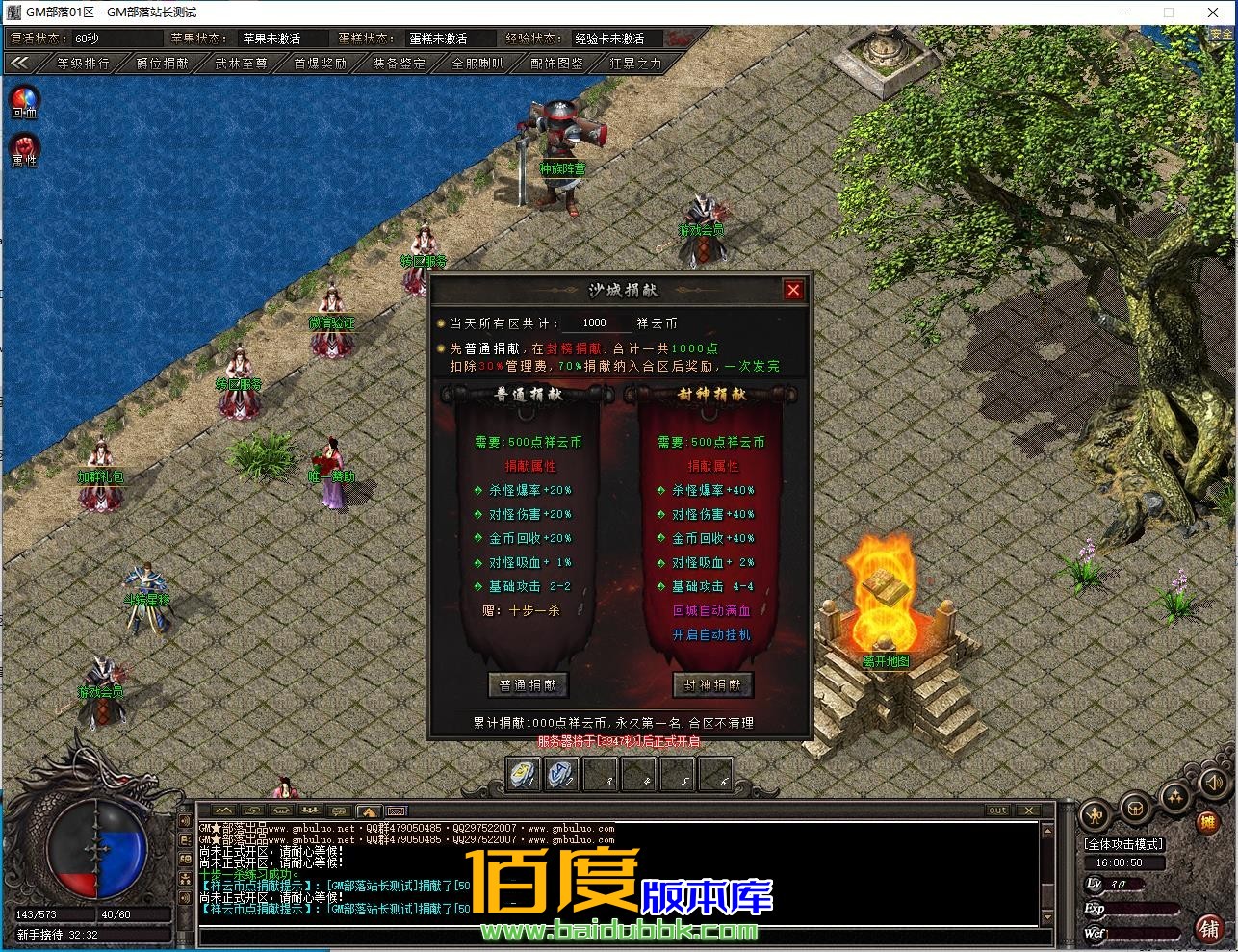
Task: Use the 回血 heal orb icon
Action: [x=24, y=100]
